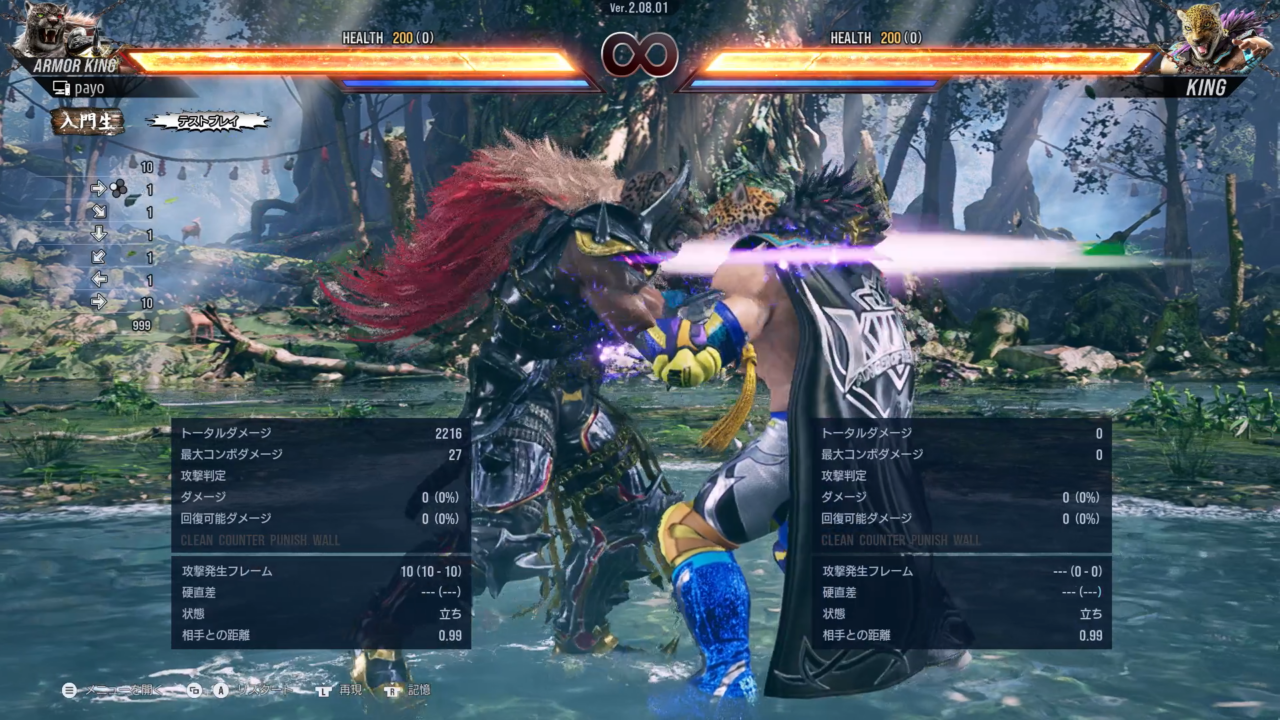Select the 入門生 rank badge
Screen dimensions: 1280x720
(88, 122)
